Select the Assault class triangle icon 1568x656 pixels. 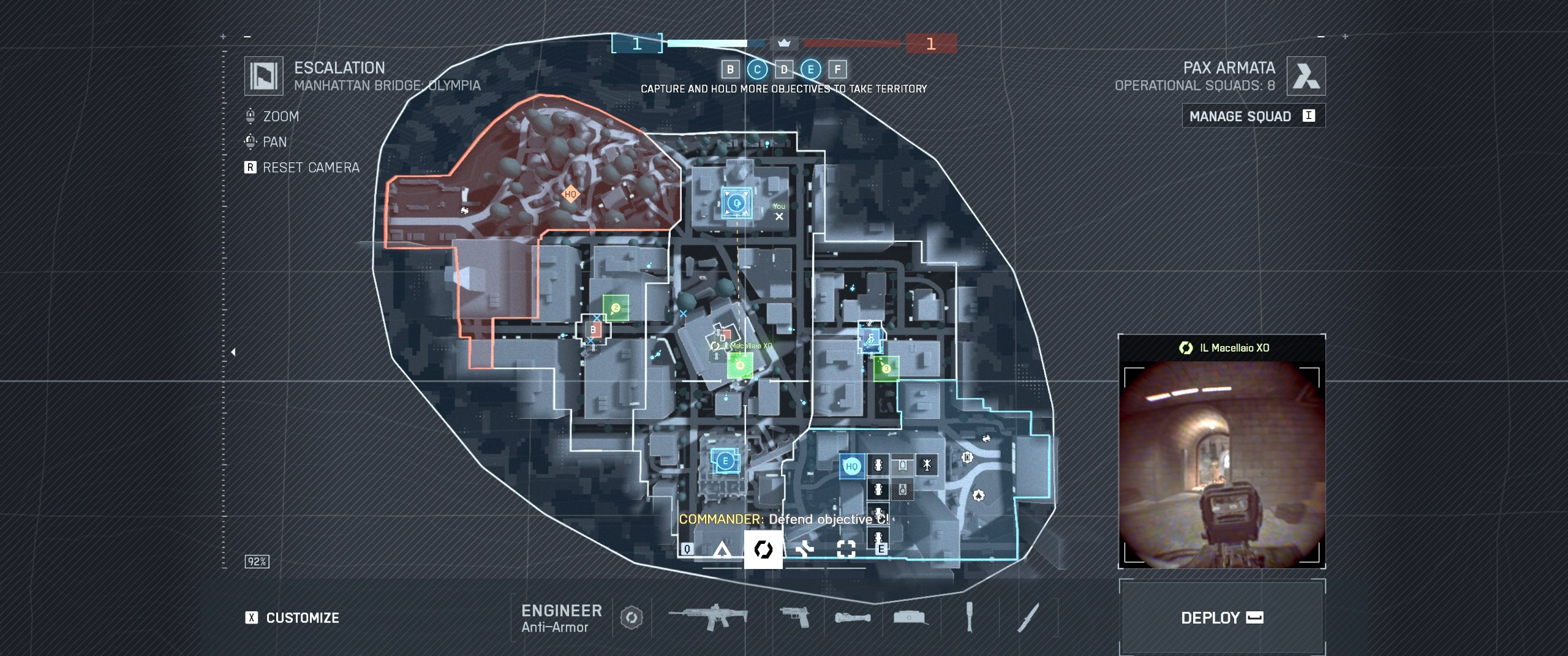coord(722,549)
